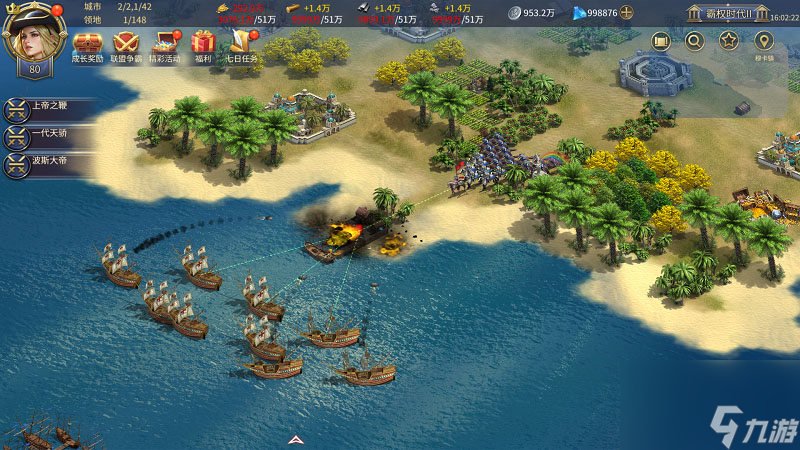
Task: Select the 上帝之鞭 fleet entry
Action: click(x=50, y=108)
